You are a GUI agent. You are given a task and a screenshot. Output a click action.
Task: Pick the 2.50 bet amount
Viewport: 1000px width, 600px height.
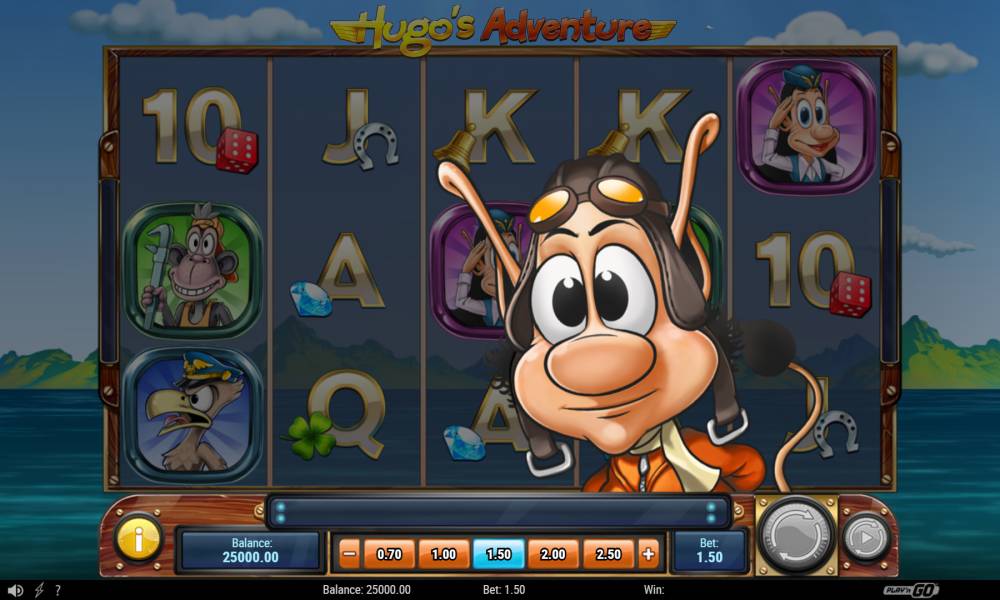608,553
